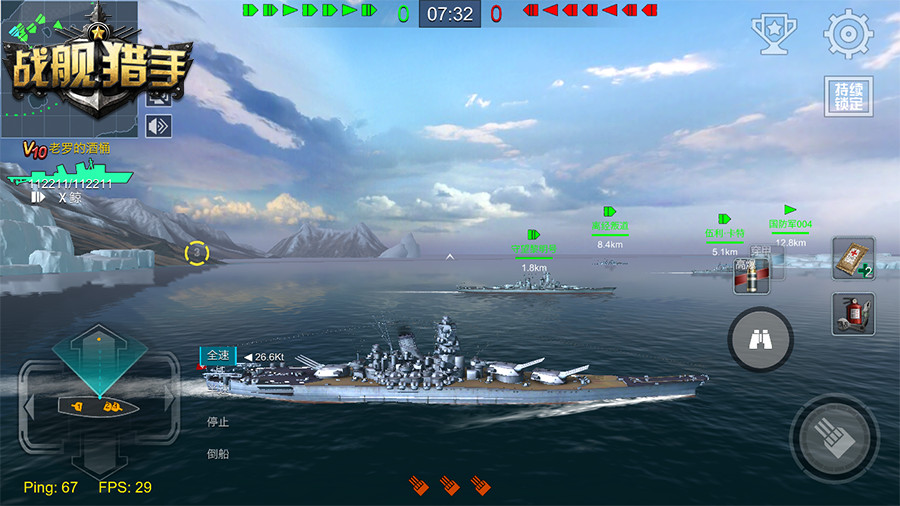Screen dimensions: 900x506
Task: Toggle the sound speaker icon
Action: pyautogui.click(x=158, y=126)
